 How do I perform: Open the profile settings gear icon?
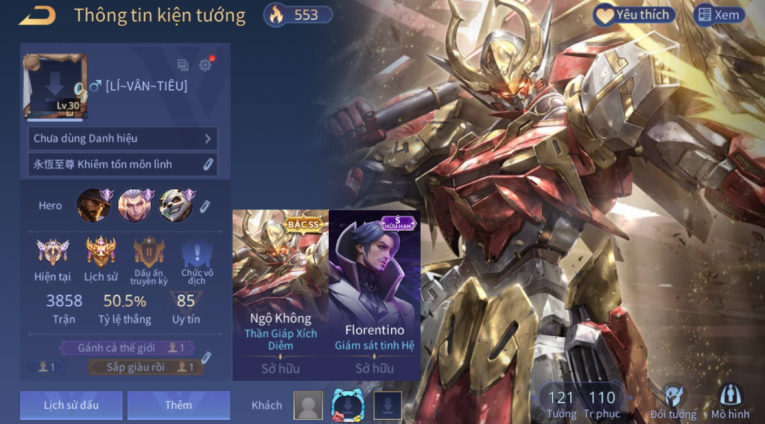click(205, 65)
